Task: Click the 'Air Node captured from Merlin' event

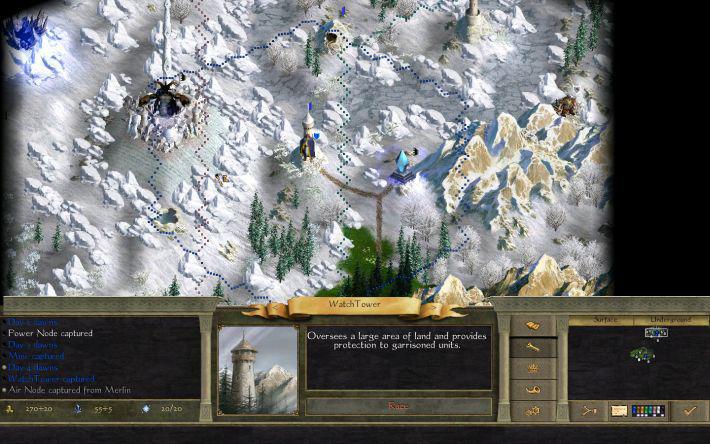Action: click(70, 390)
